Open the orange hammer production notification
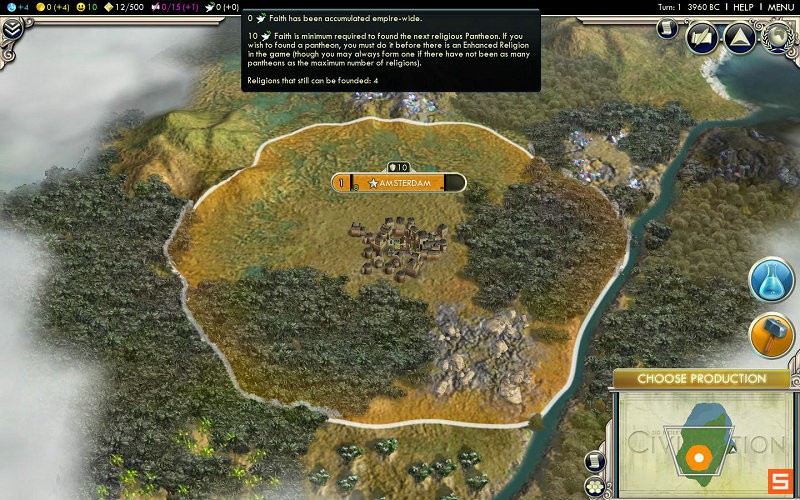This screenshot has width=800, height=500. click(771, 337)
